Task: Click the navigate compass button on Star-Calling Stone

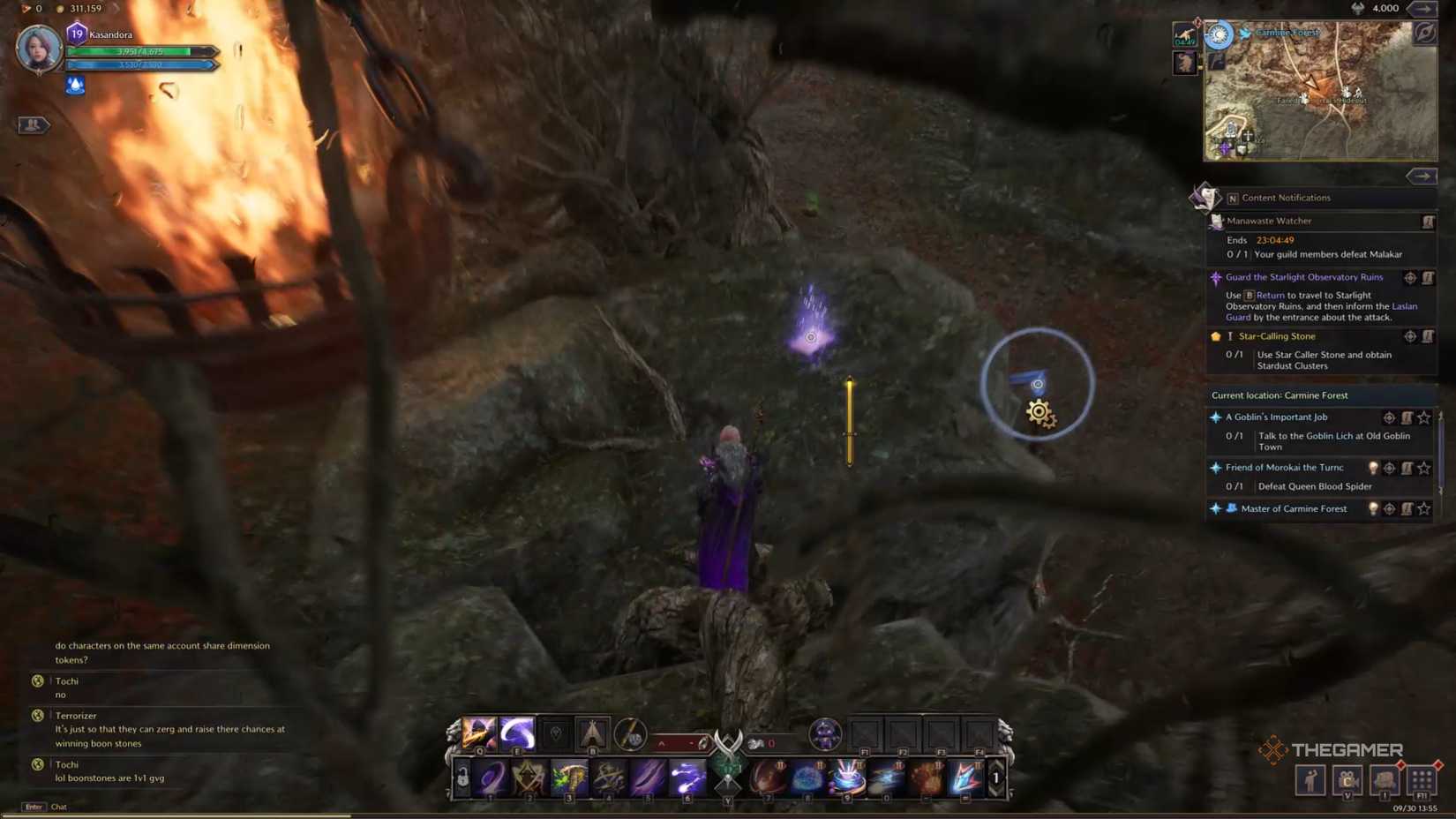Action: [1410, 336]
